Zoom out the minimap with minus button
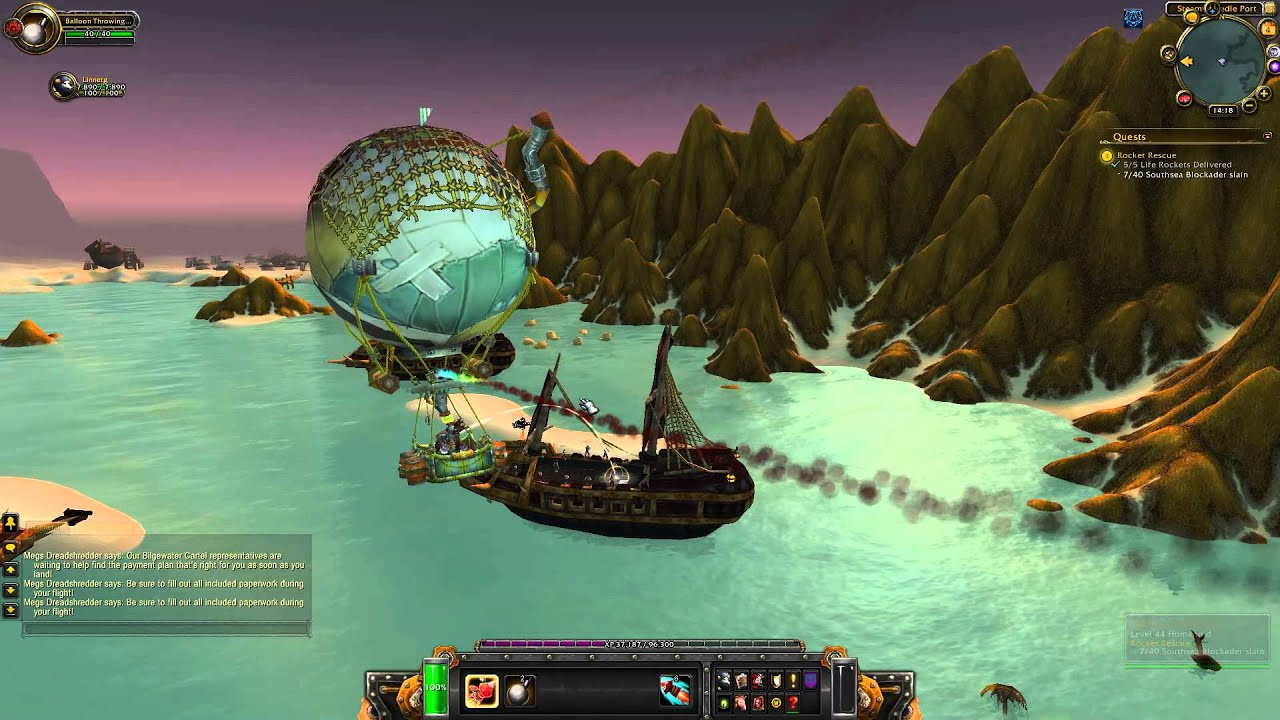Screen dimensions: 1280x720 tap(1250, 106)
